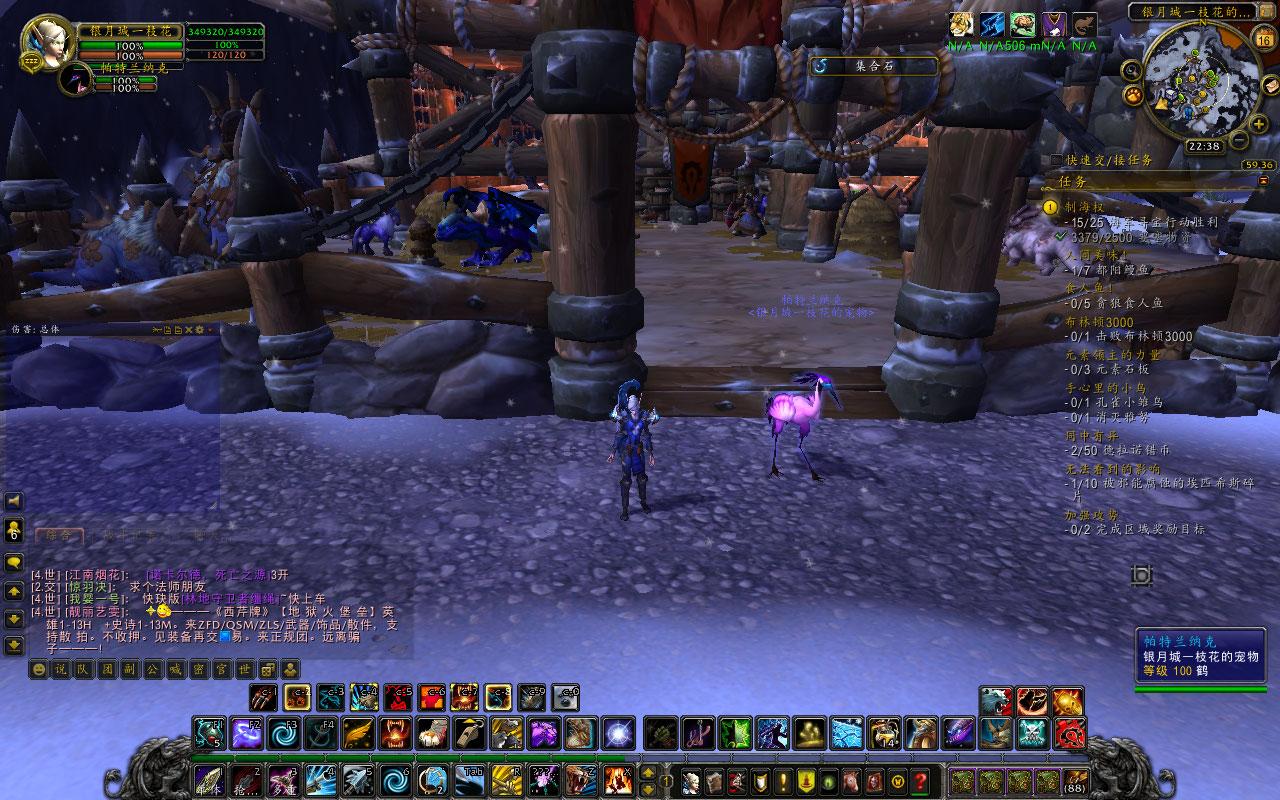Screen dimensions: 1280x800
Task: Select the 制海权 quest in the tracker
Action: (1076, 208)
